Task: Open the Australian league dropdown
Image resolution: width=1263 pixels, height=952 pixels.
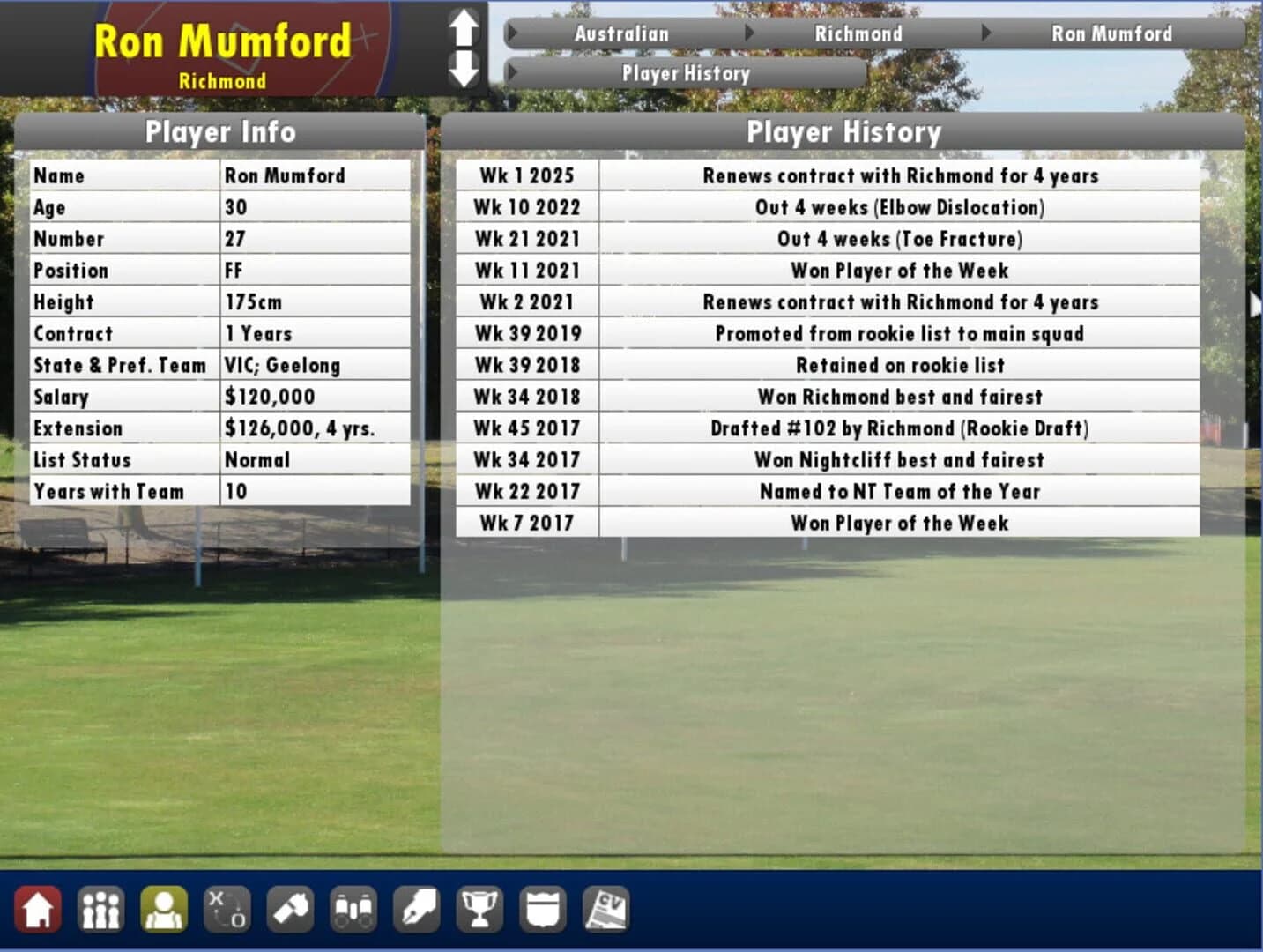Action: click(621, 33)
